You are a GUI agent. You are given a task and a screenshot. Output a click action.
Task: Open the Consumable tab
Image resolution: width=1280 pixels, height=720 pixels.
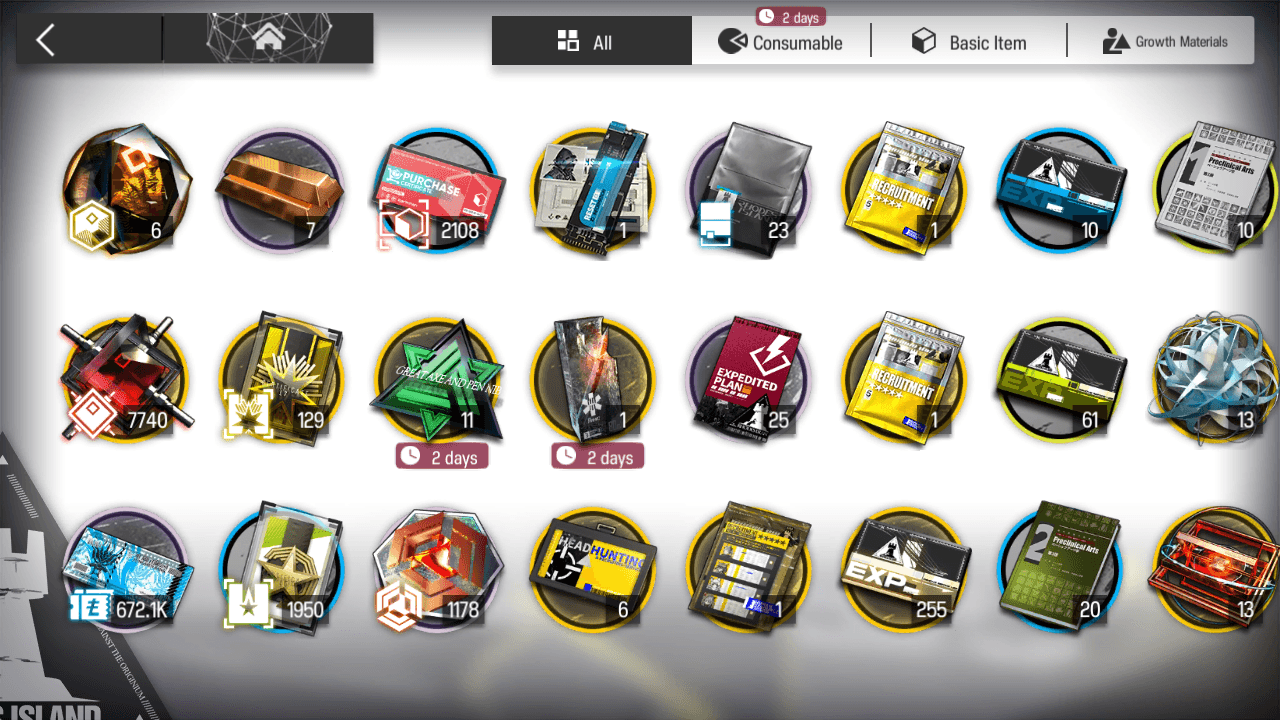(781, 42)
